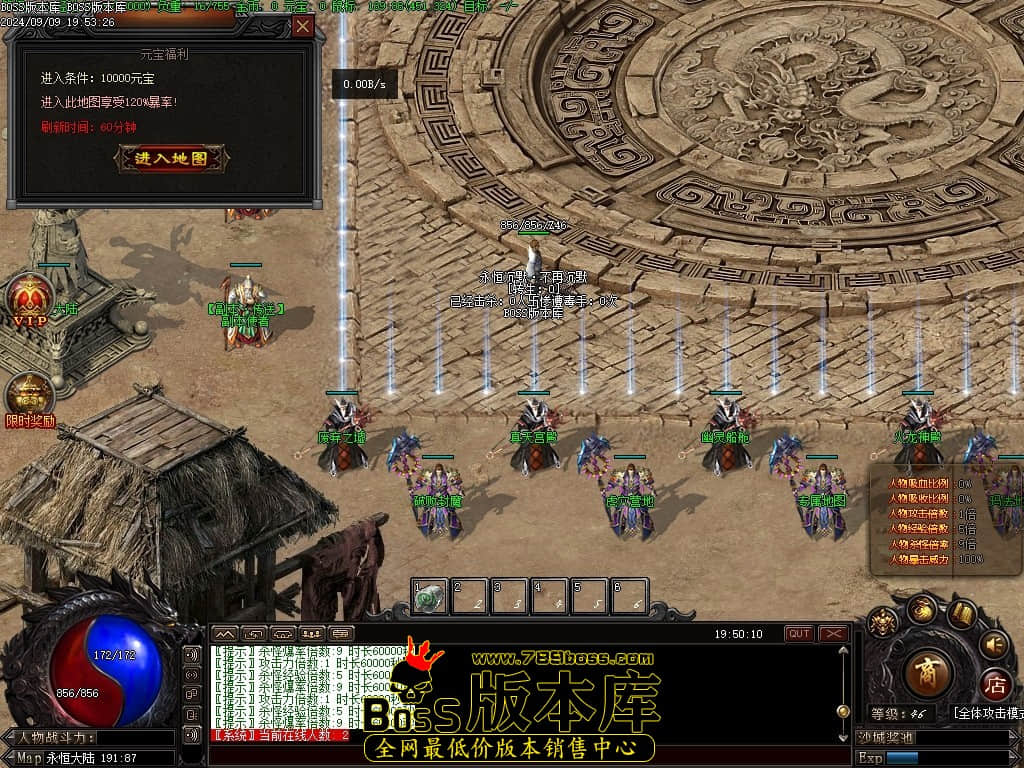Click the OUT button above the chat
The image size is (1024, 768).
click(x=799, y=634)
